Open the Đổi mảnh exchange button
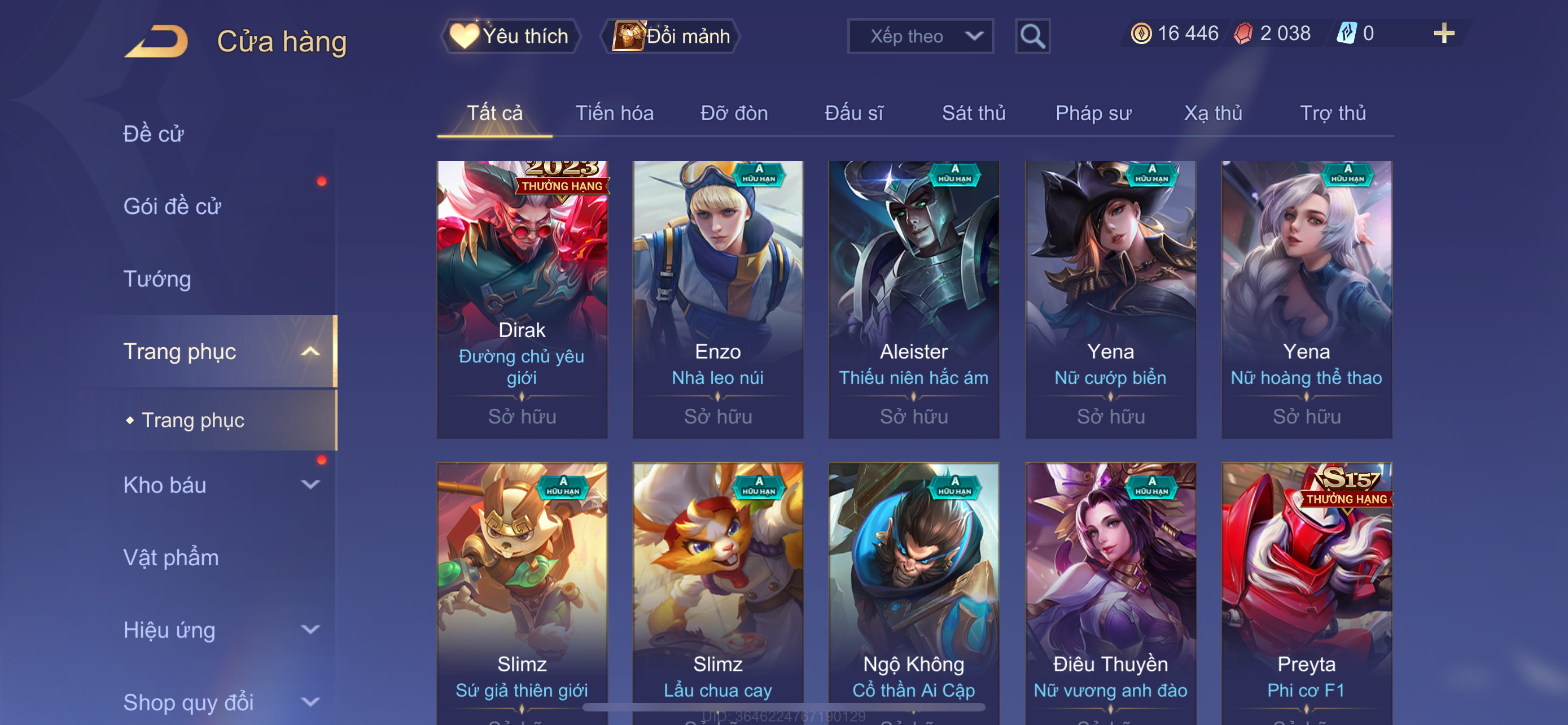 (670, 36)
